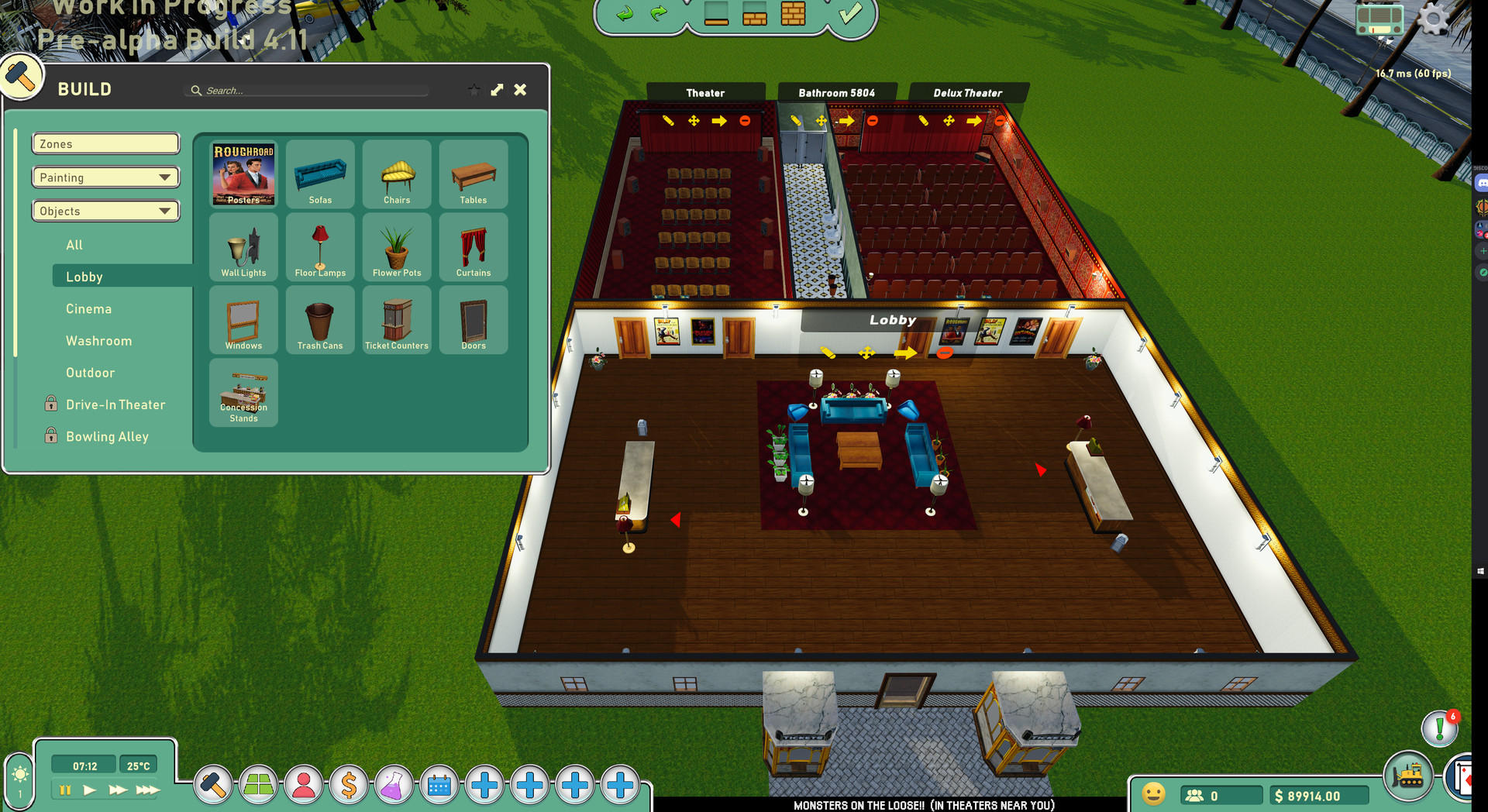Click the Zones button in Build panel
Screen dimensions: 1488x812
(105, 143)
